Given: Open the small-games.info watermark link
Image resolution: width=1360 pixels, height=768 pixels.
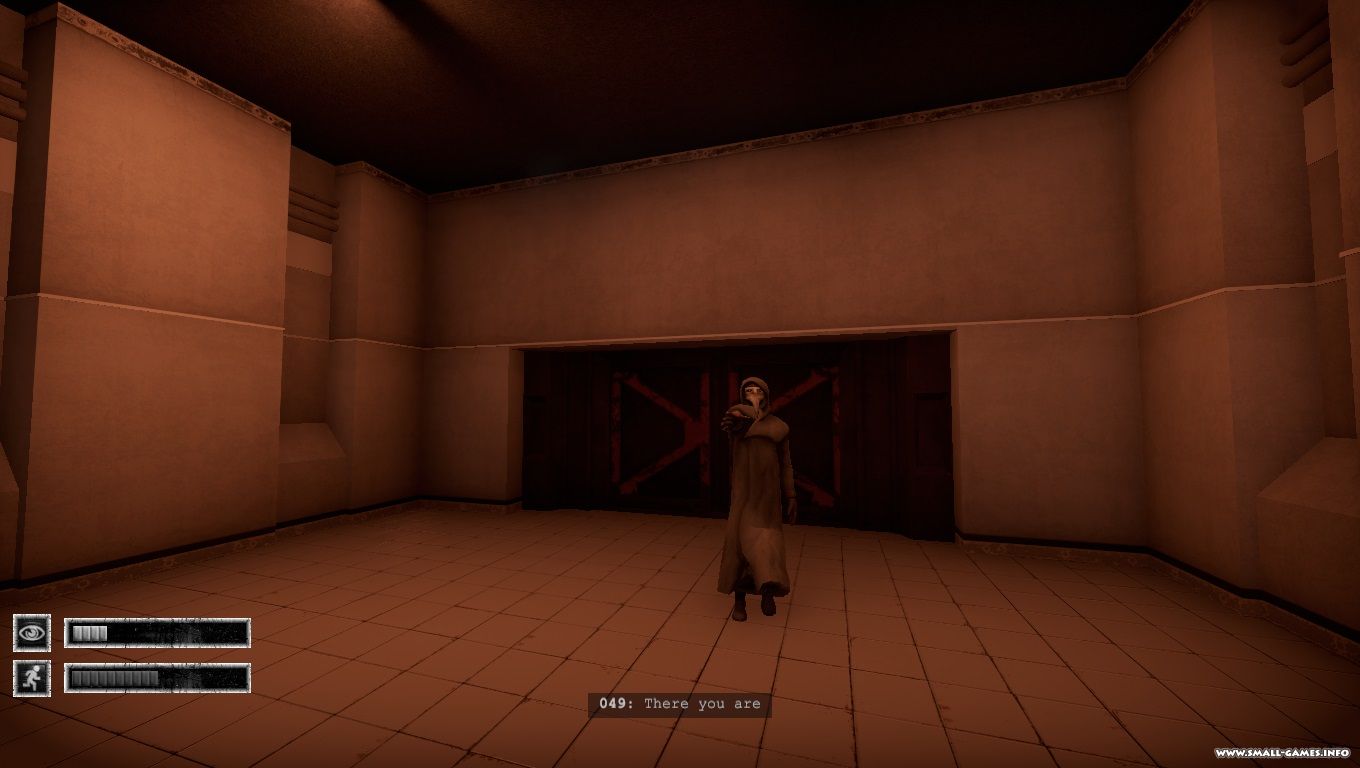Looking at the screenshot, I should [1283, 753].
